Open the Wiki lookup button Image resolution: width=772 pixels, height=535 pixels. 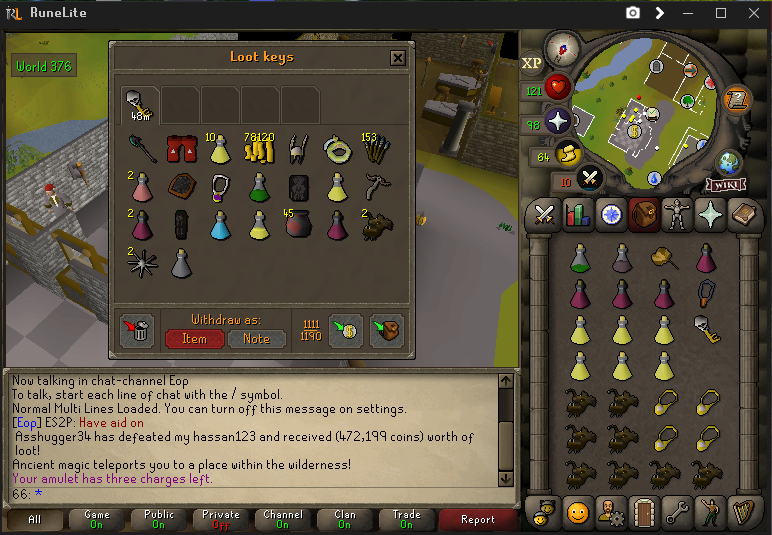tap(722, 184)
